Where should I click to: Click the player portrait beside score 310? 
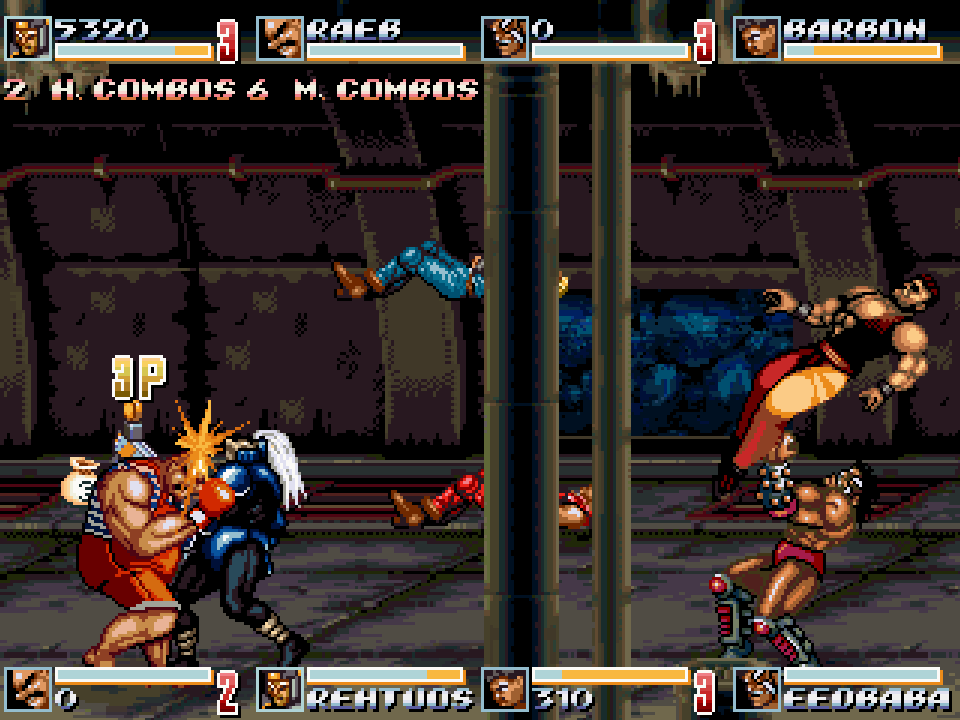505,689
